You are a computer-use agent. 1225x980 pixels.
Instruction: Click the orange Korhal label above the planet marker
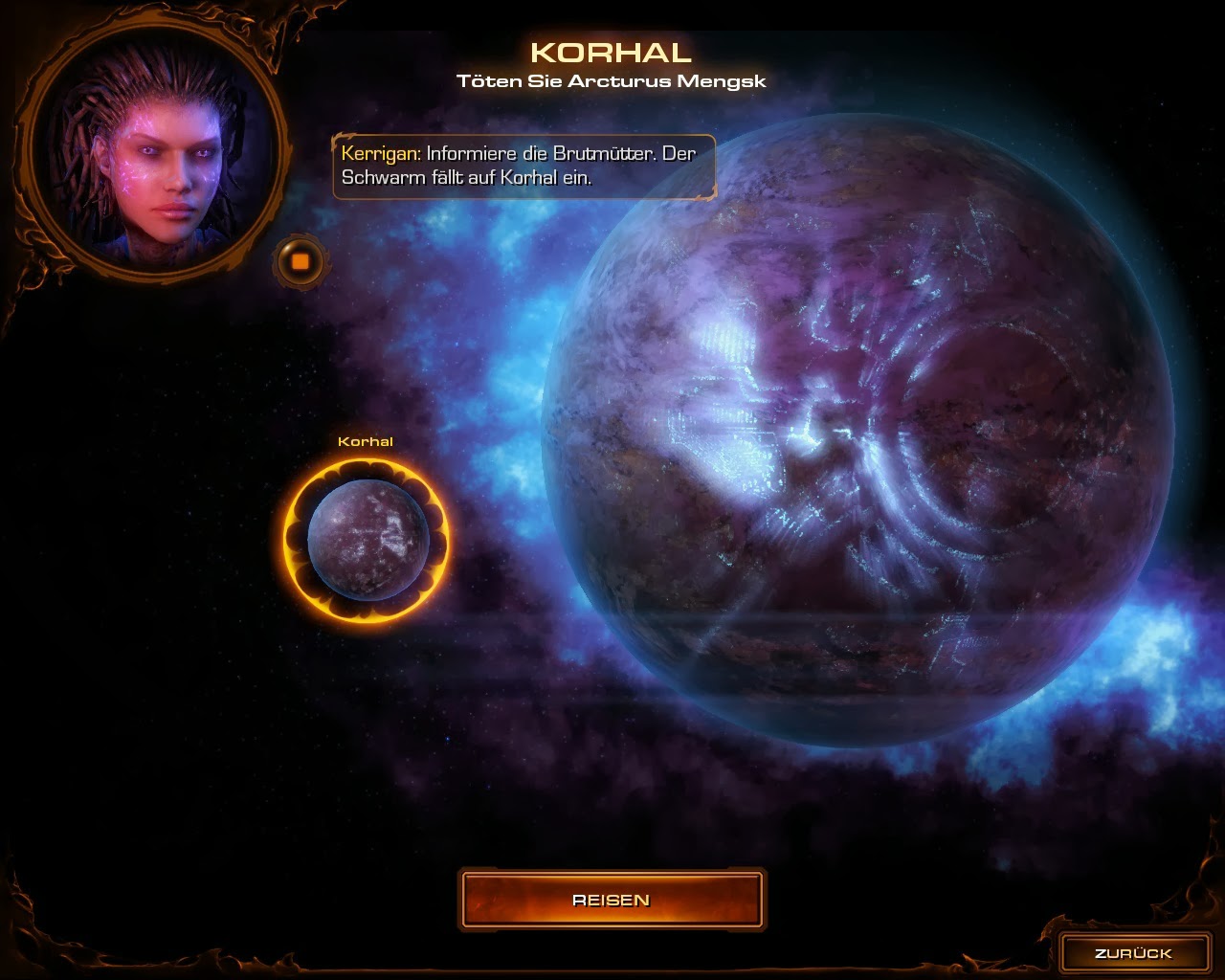point(367,442)
